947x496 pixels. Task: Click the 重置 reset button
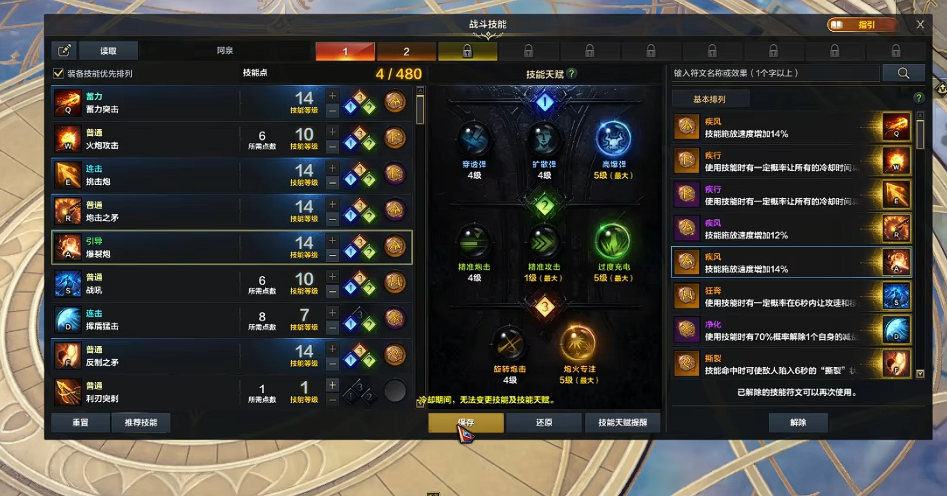pos(80,423)
